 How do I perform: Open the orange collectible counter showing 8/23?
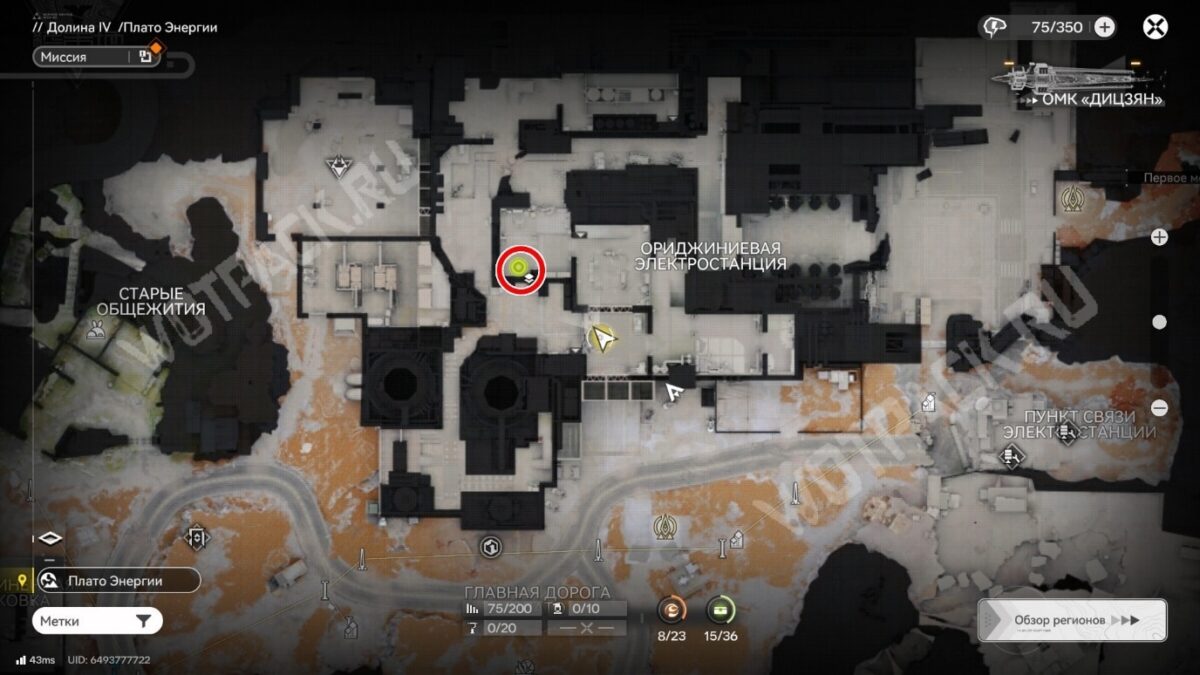[x=672, y=609]
